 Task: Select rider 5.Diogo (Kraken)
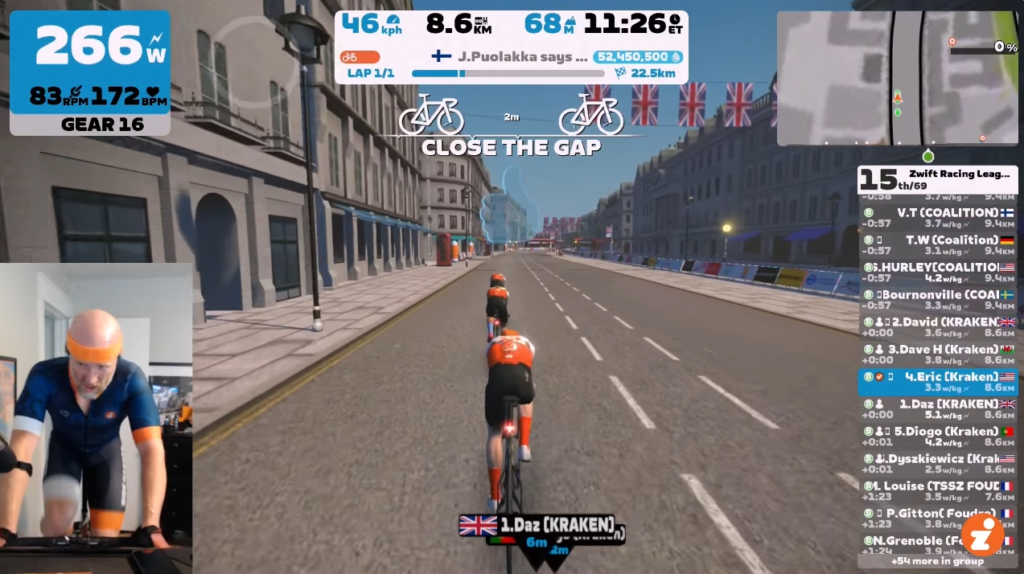pyautogui.click(x=937, y=436)
